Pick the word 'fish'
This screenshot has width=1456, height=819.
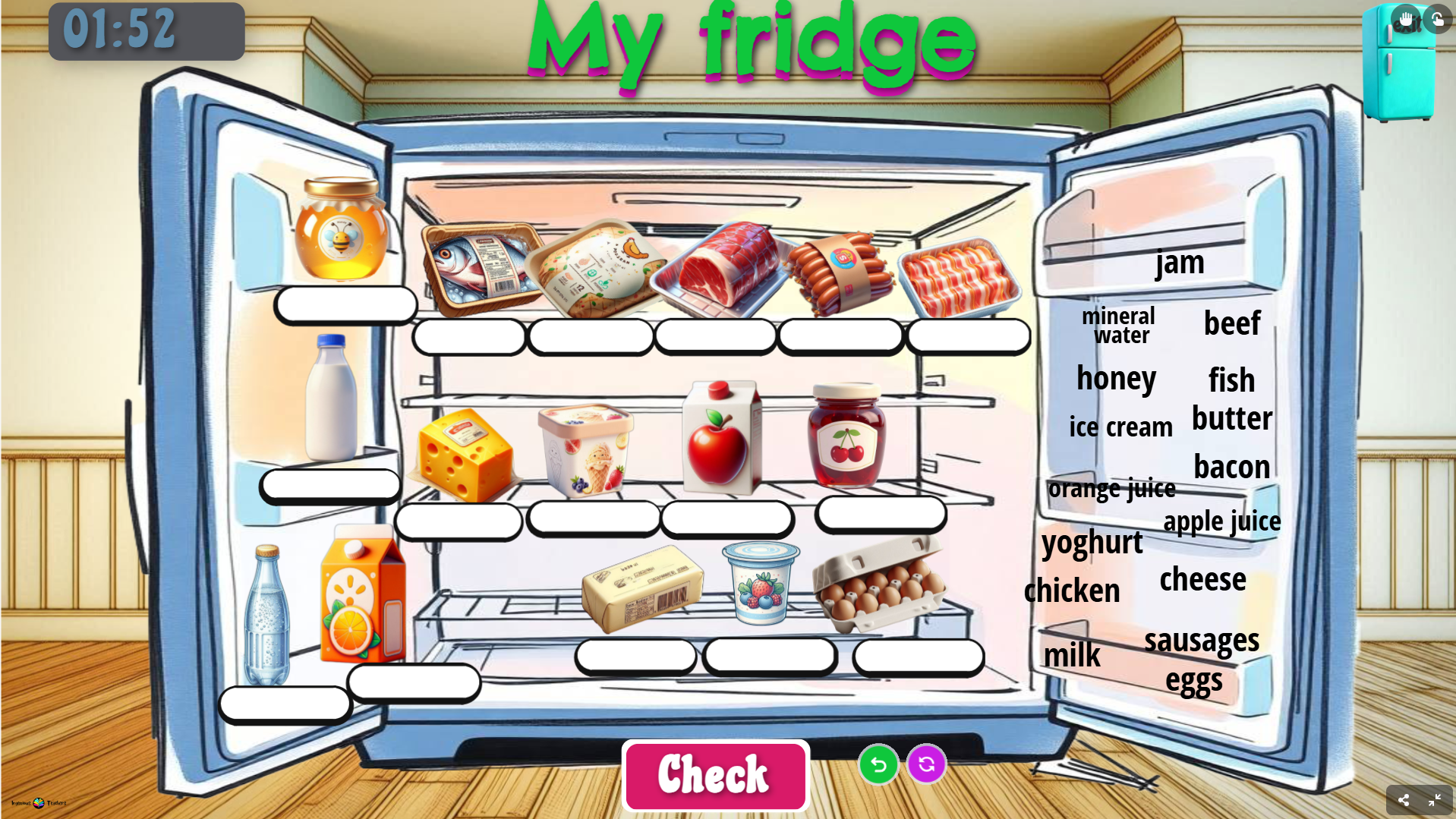1231,380
